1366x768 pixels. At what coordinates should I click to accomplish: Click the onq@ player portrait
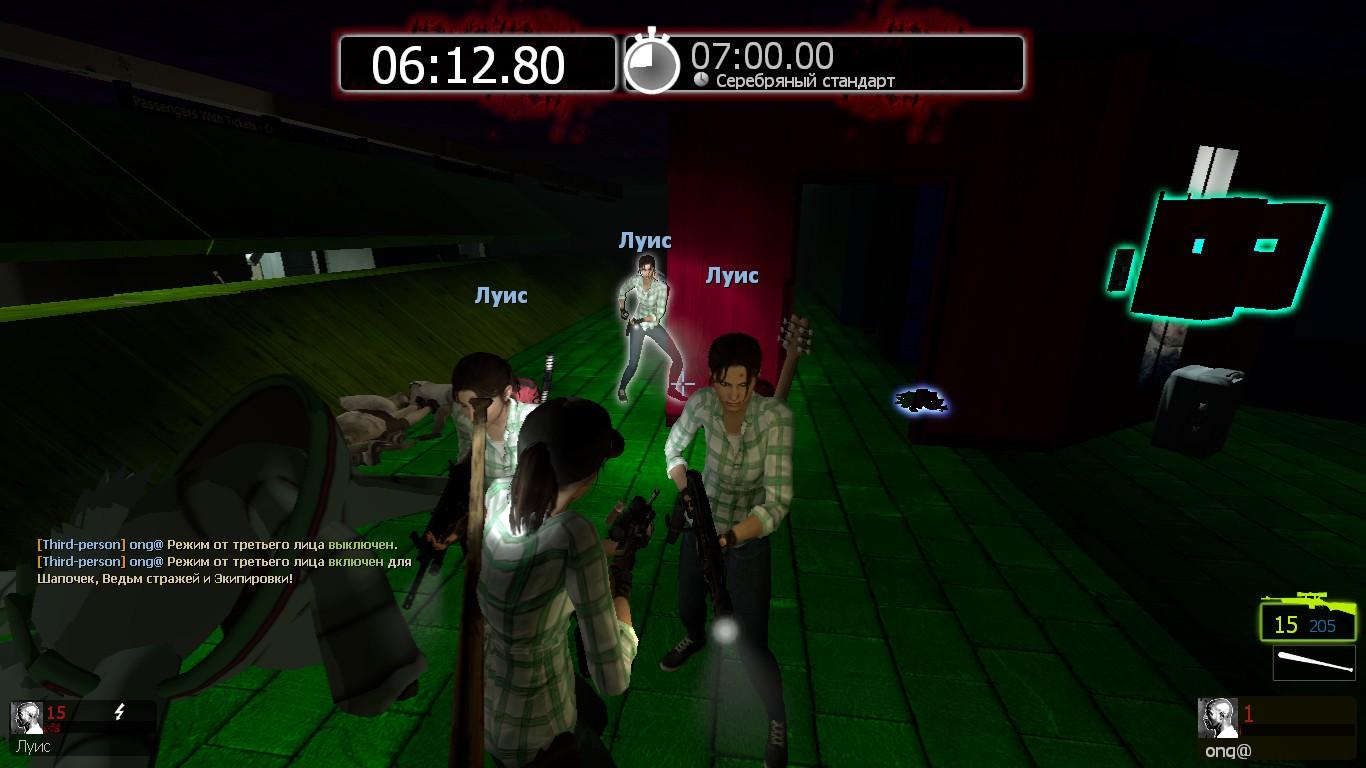pyautogui.click(x=1217, y=718)
